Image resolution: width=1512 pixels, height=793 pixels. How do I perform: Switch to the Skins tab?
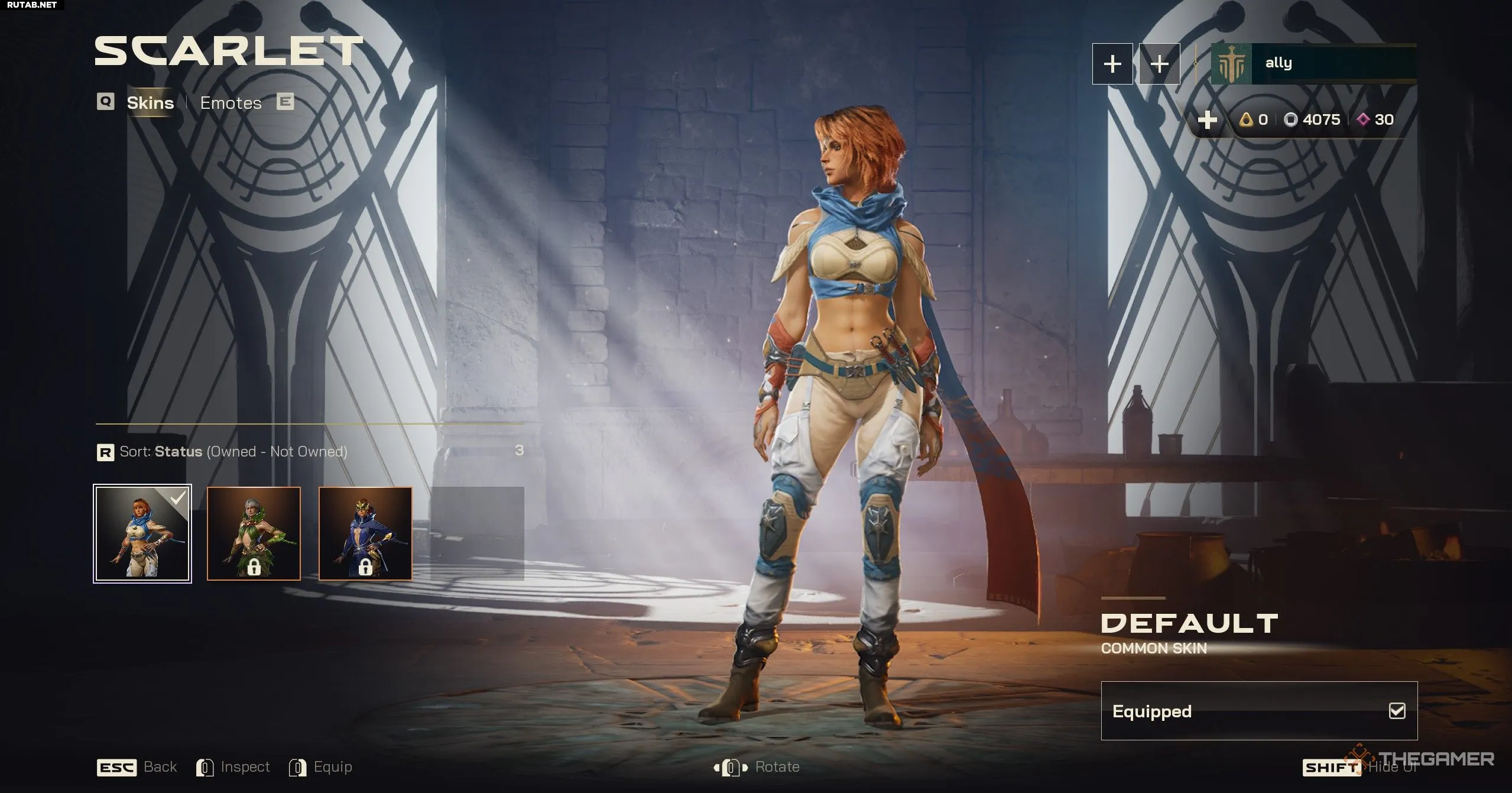(150, 103)
